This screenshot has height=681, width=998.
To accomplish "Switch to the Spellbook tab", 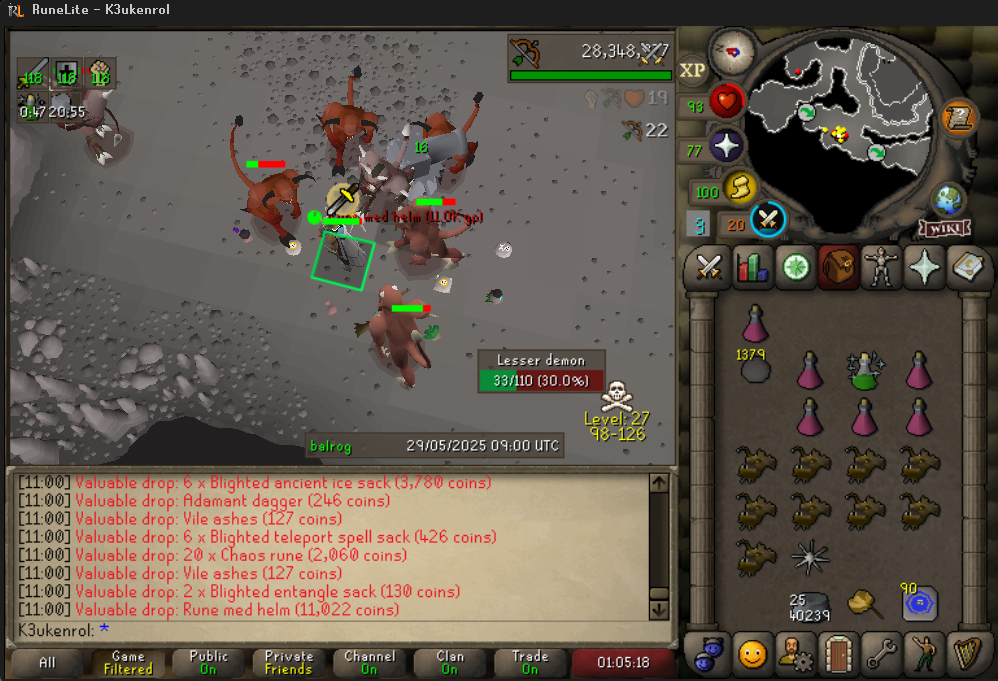I will click(x=968, y=268).
